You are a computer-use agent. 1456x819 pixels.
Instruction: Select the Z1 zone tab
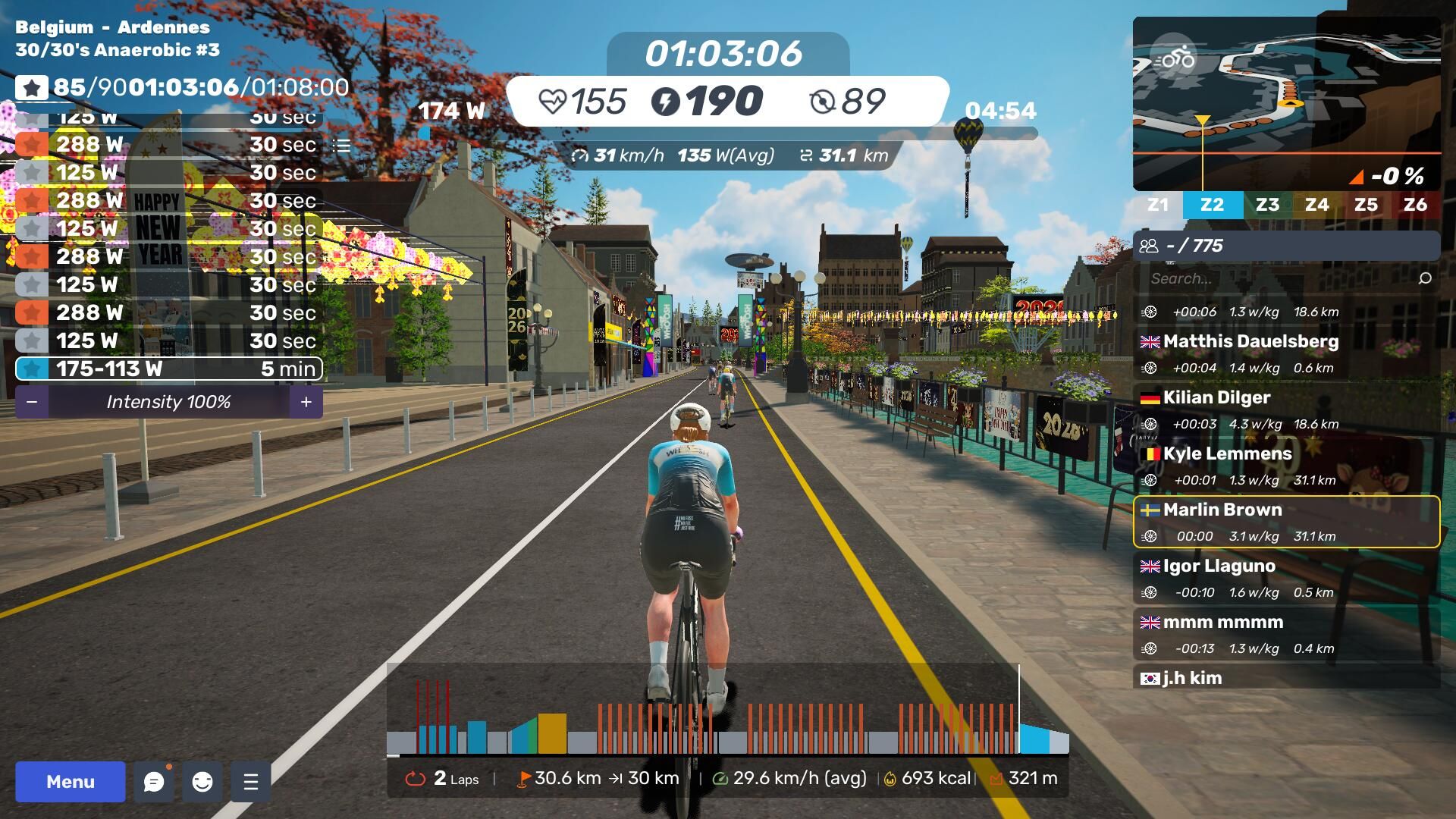click(1158, 205)
